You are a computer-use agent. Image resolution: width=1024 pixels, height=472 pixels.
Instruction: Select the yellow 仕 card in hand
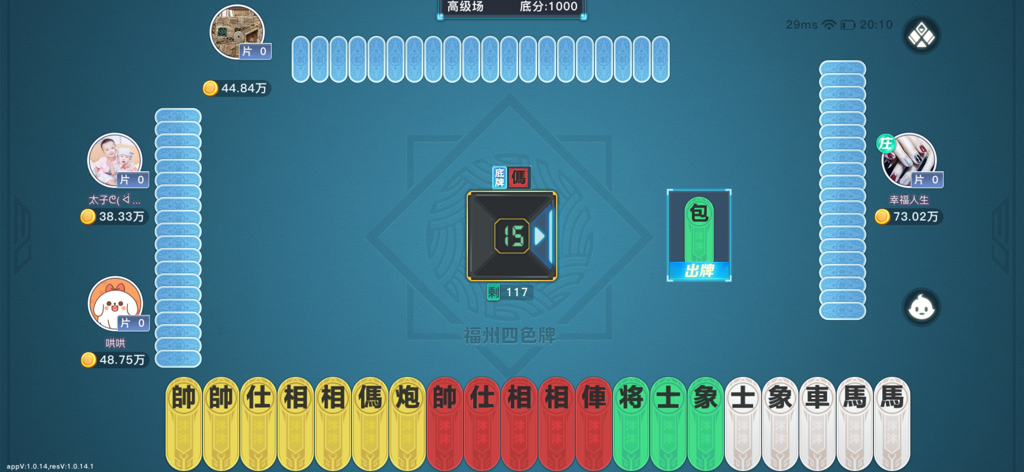[259, 420]
